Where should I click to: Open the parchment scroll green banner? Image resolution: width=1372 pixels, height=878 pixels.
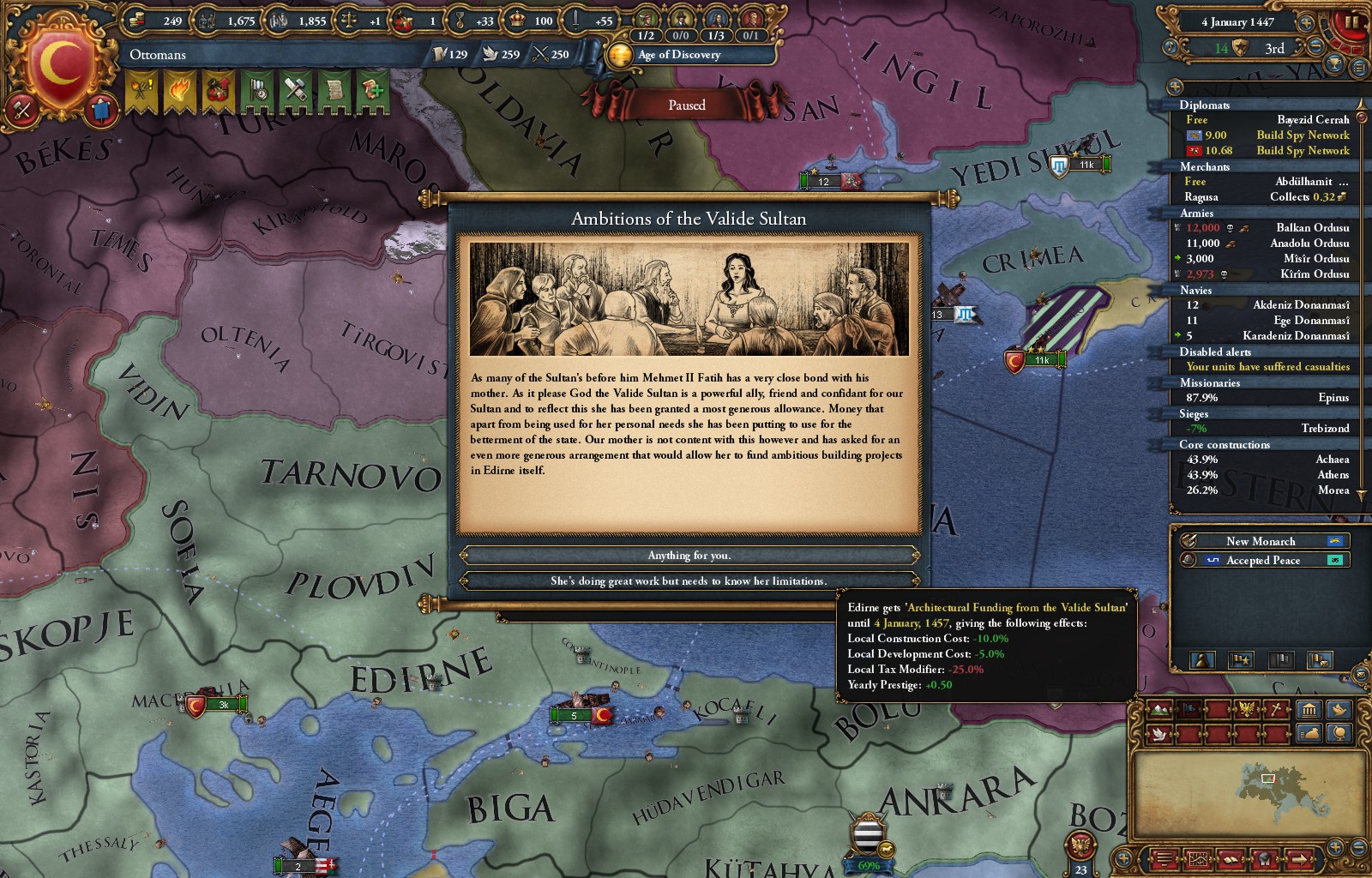click(x=333, y=91)
